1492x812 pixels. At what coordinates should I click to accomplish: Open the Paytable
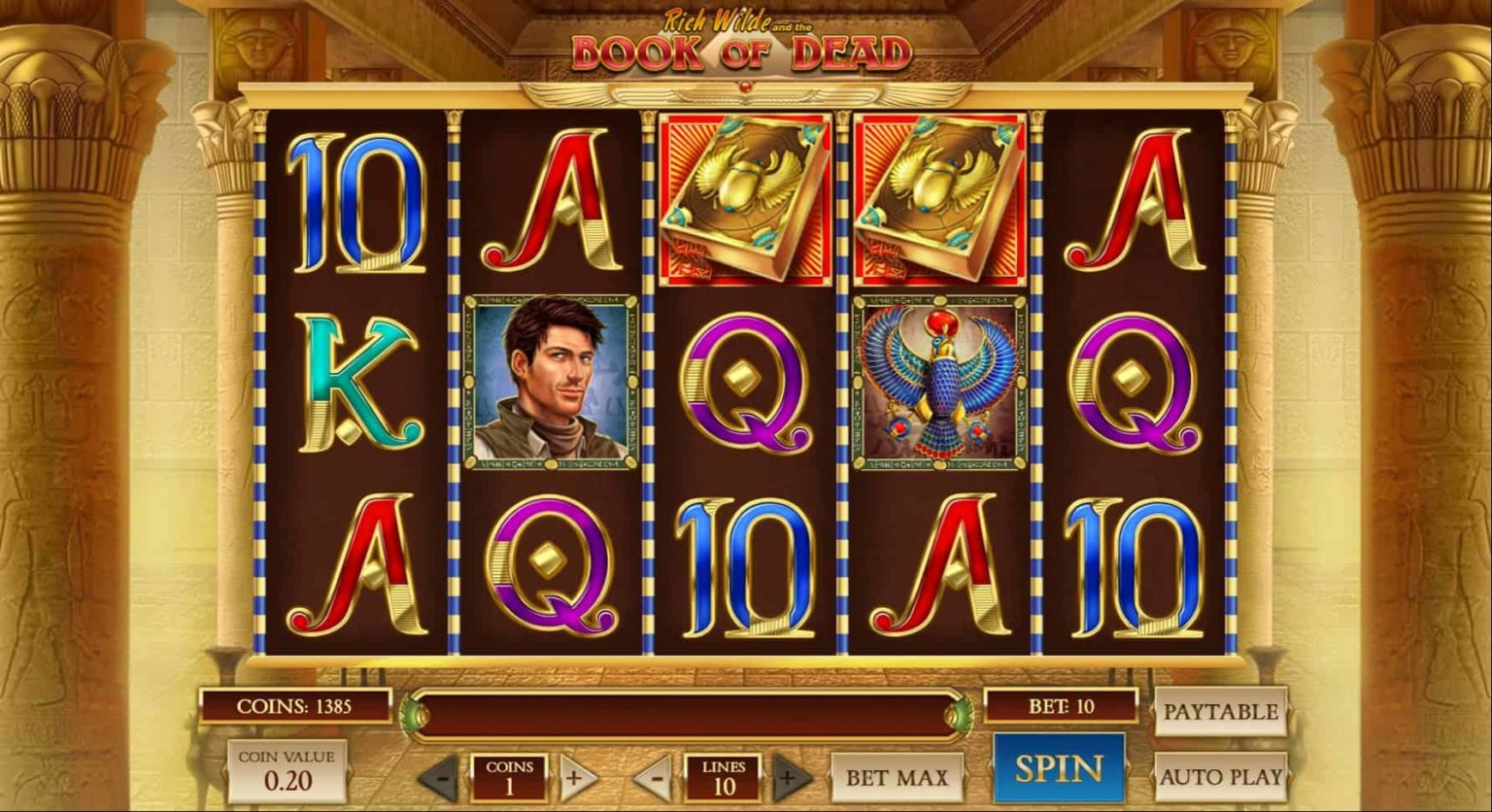(1220, 712)
